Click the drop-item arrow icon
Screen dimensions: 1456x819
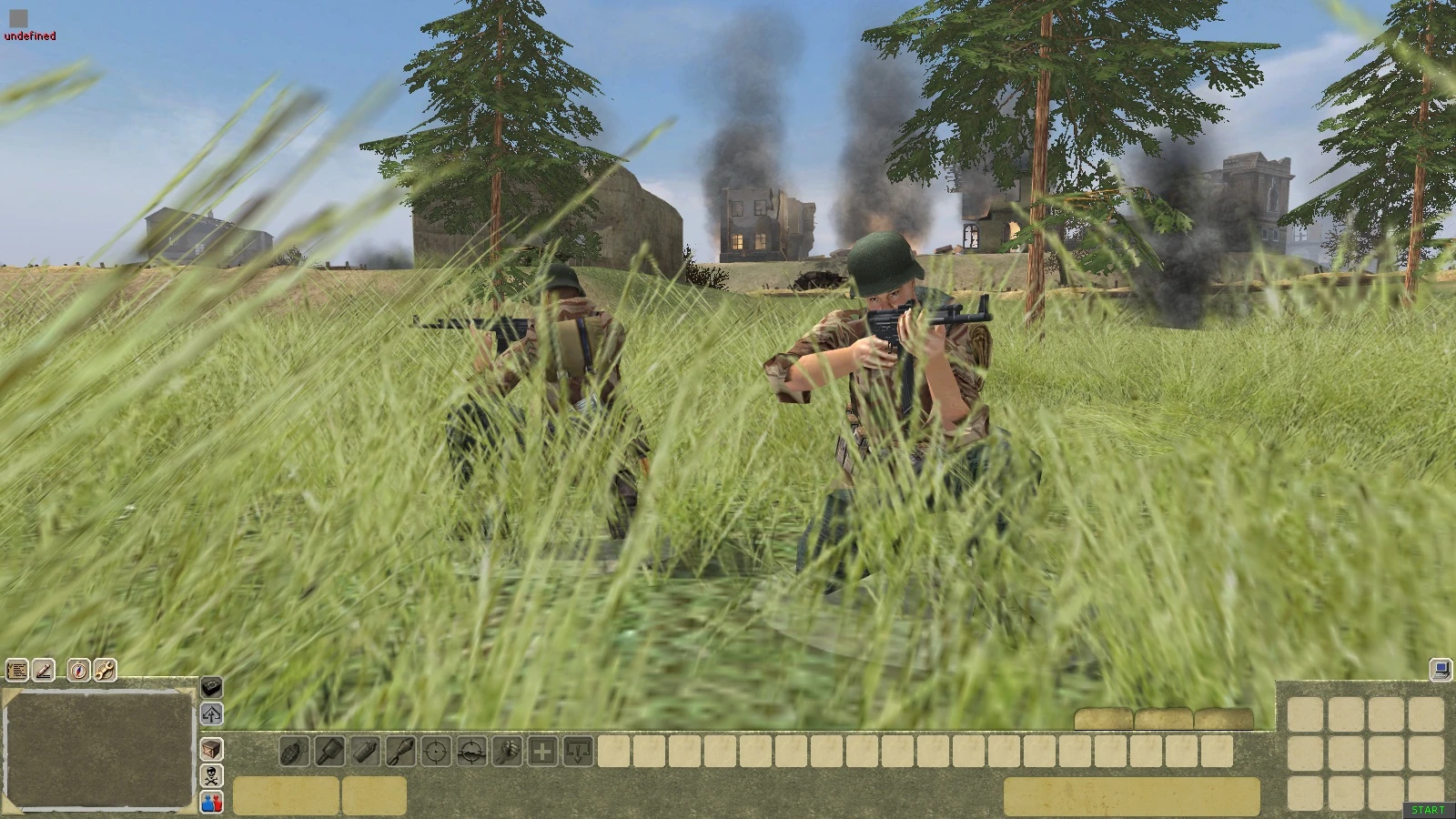[x=578, y=753]
